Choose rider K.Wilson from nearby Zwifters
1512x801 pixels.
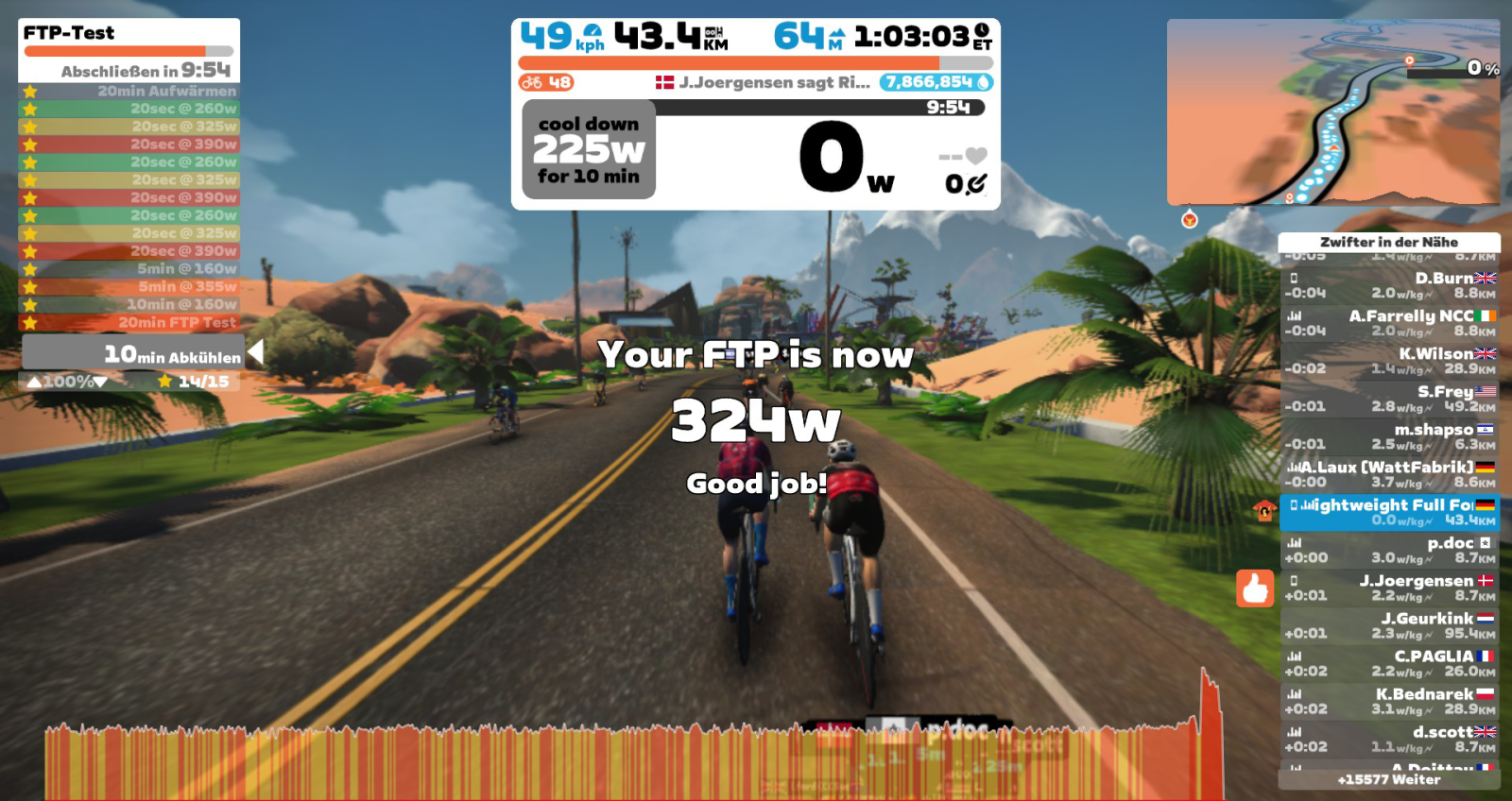click(x=1388, y=361)
